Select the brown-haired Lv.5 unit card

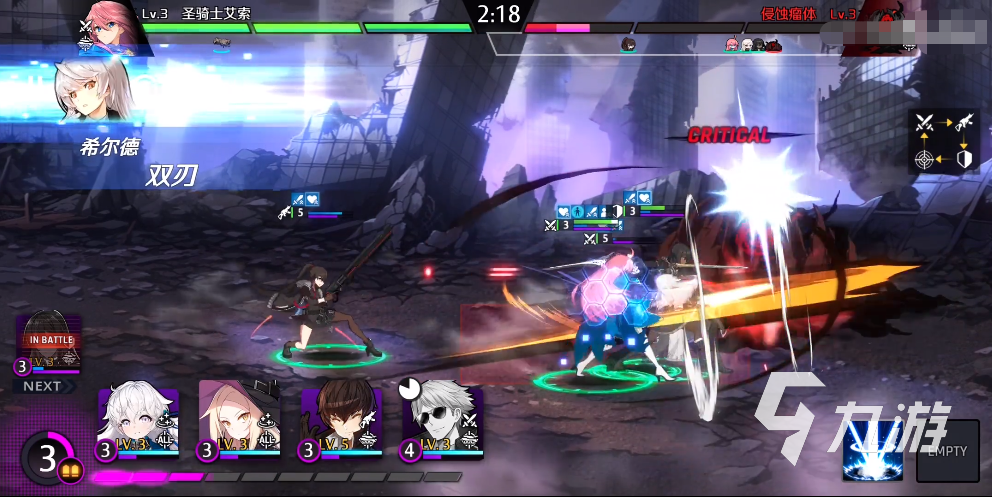click(342, 422)
